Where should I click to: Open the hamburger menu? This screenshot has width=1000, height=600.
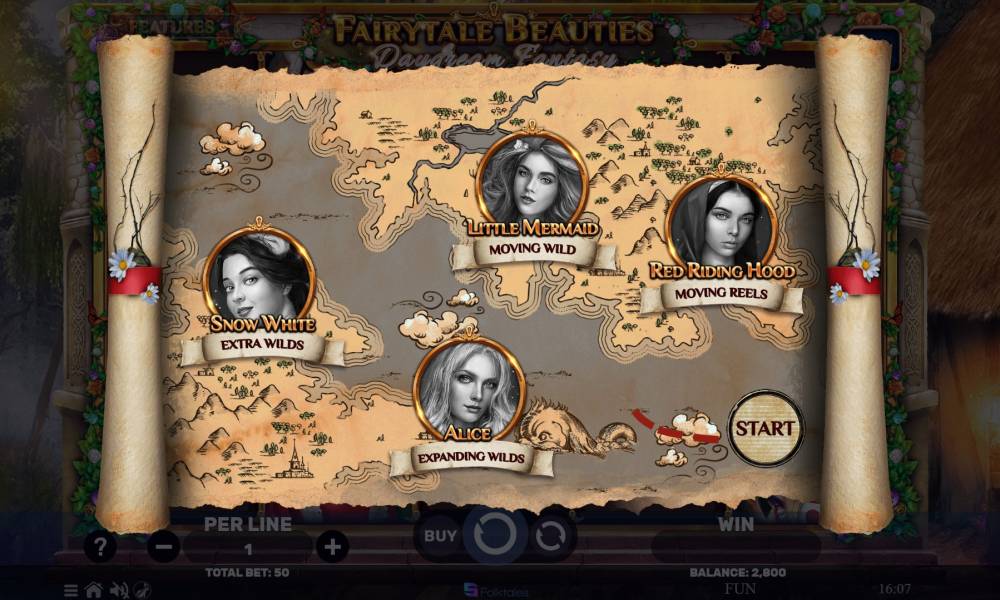click(71, 590)
